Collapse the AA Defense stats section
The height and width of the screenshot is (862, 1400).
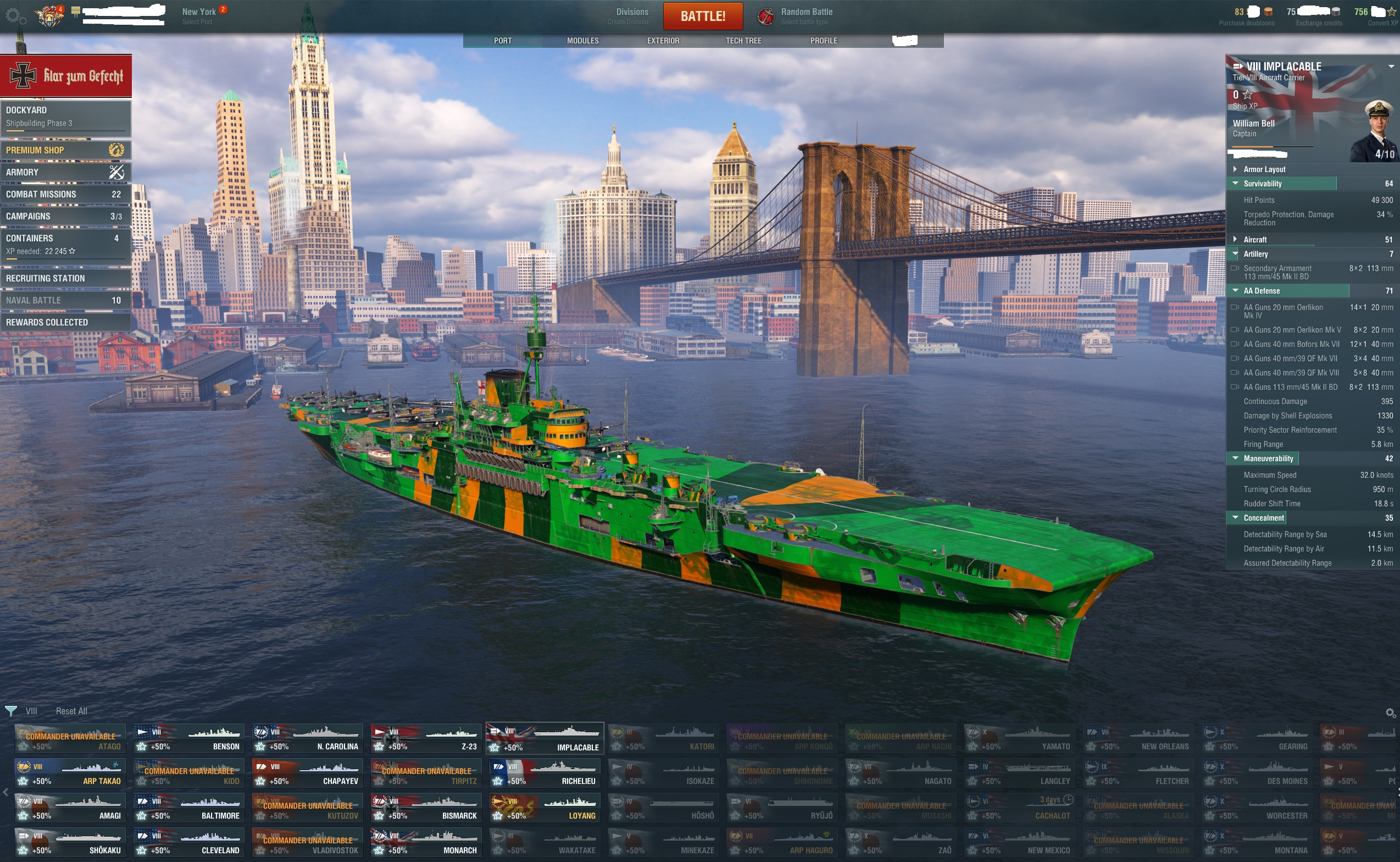(x=1235, y=291)
